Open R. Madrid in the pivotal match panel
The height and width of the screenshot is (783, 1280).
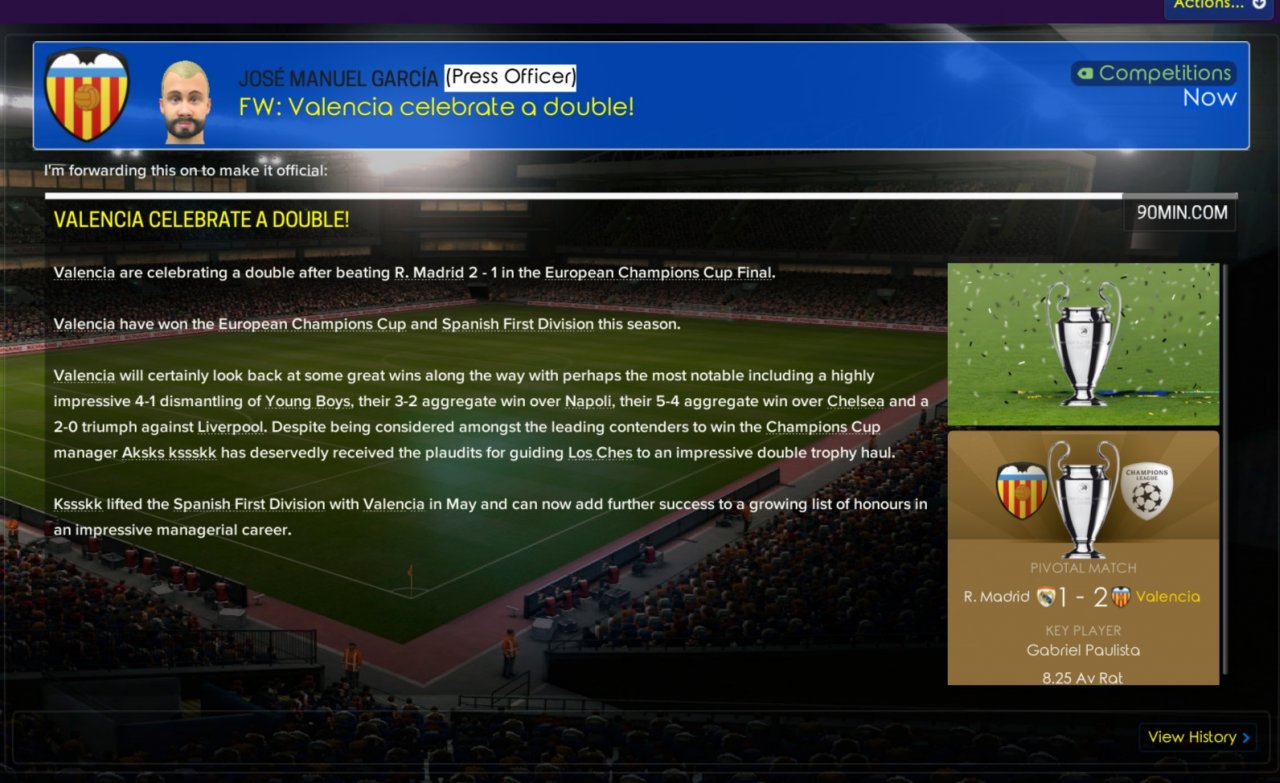click(x=996, y=597)
